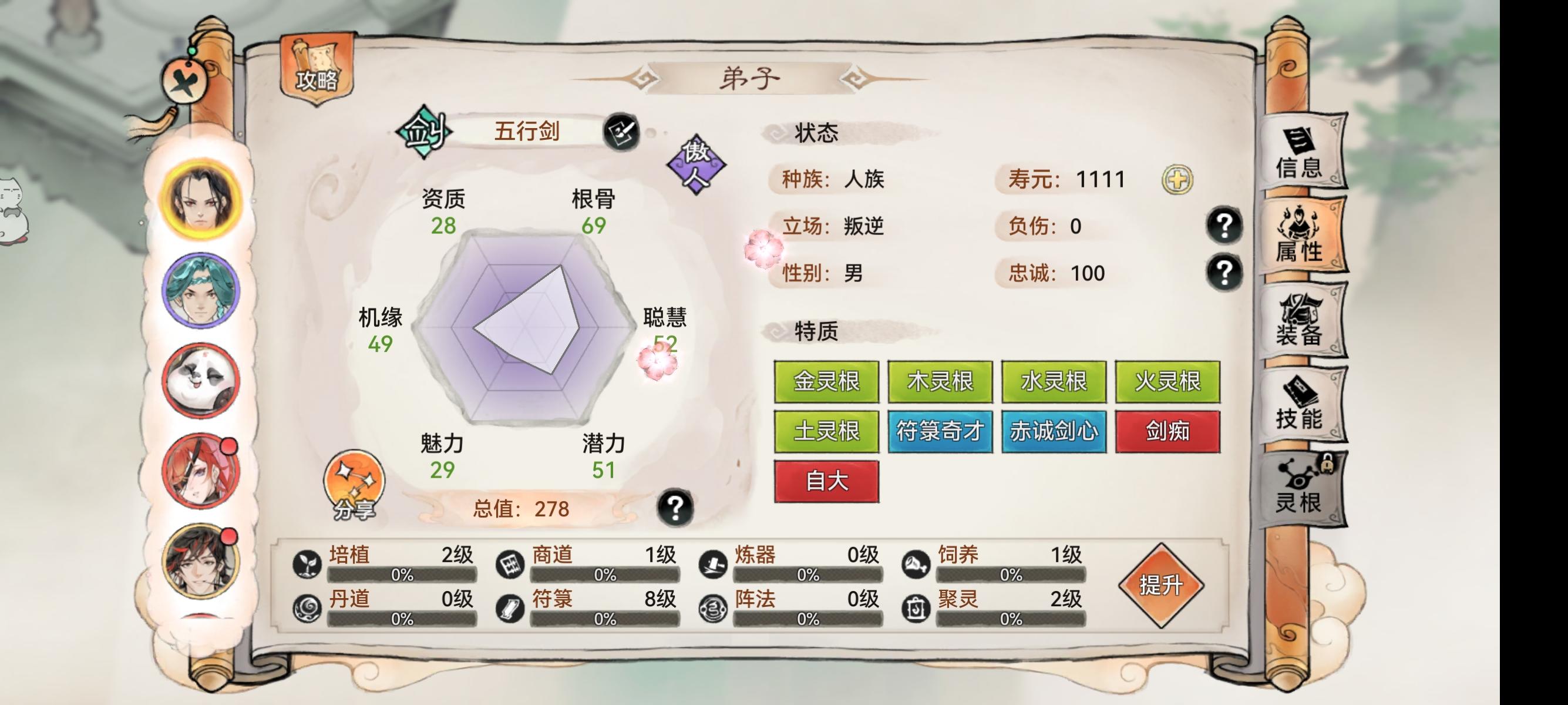Viewport: 1568px width, 705px height.
Task: Select the 金灵根 trait tag
Action: pyautogui.click(x=826, y=382)
